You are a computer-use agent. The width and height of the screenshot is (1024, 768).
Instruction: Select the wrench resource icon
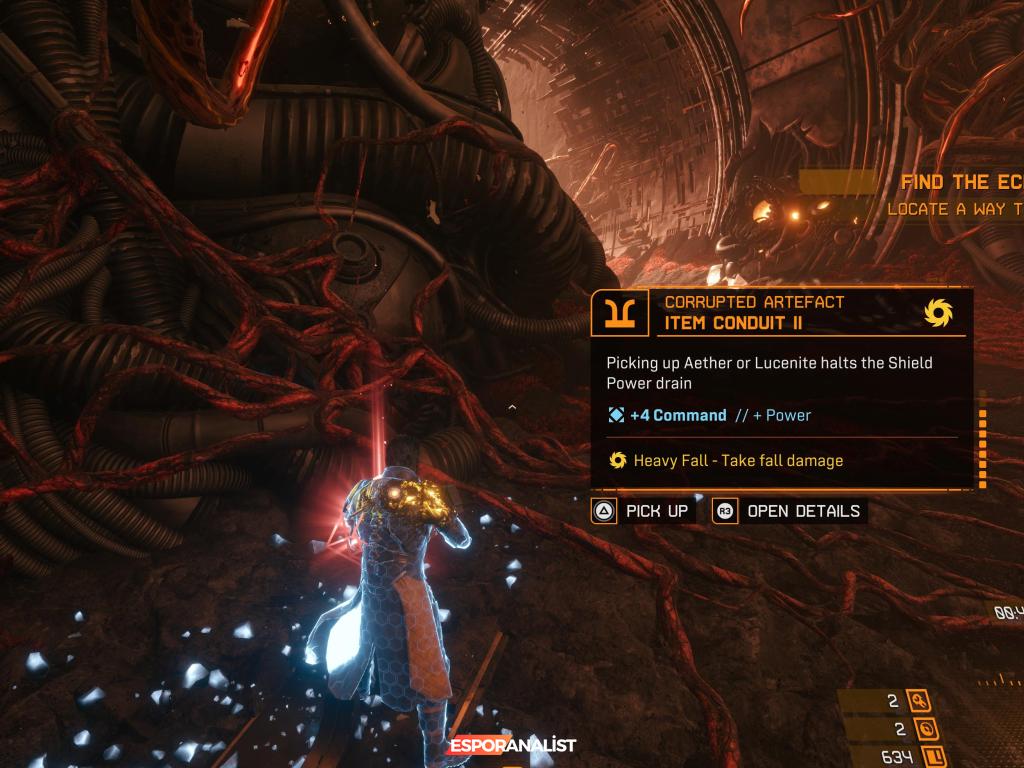[x=918, y=702]
